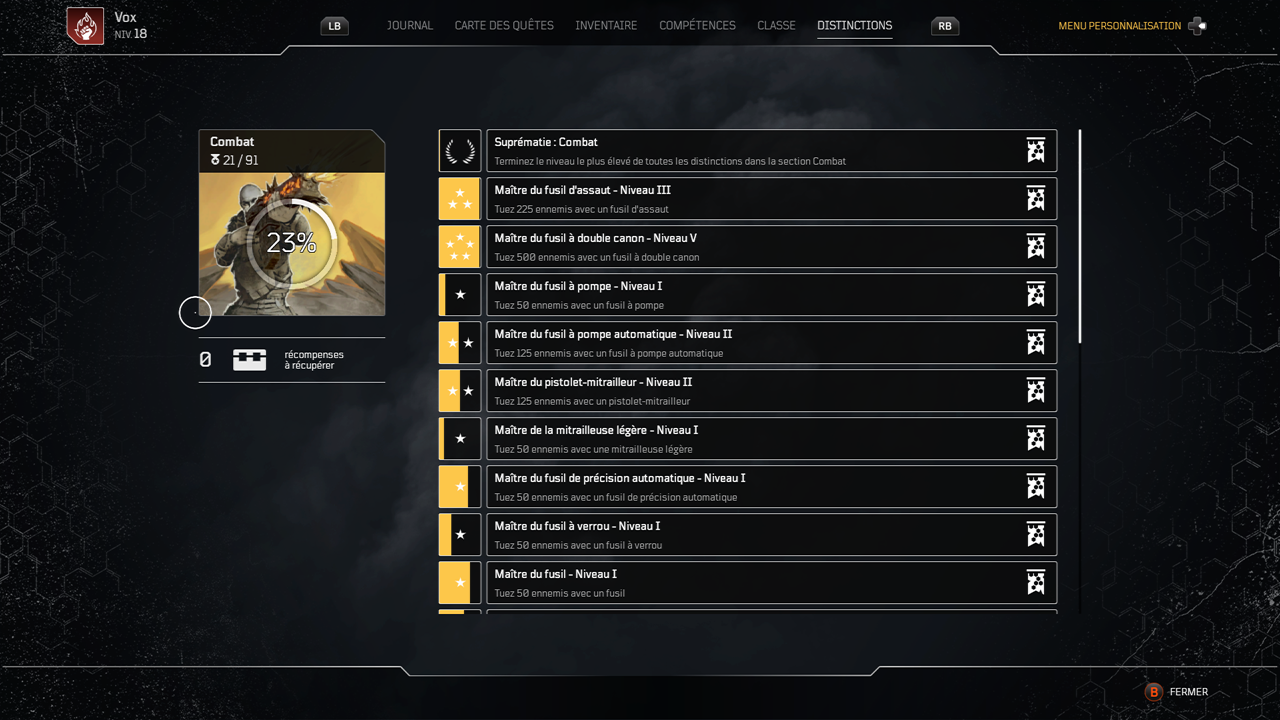Switch to Carte des Quêtes tab
This screenshot has width=1280, height=720.
[504, 26]
